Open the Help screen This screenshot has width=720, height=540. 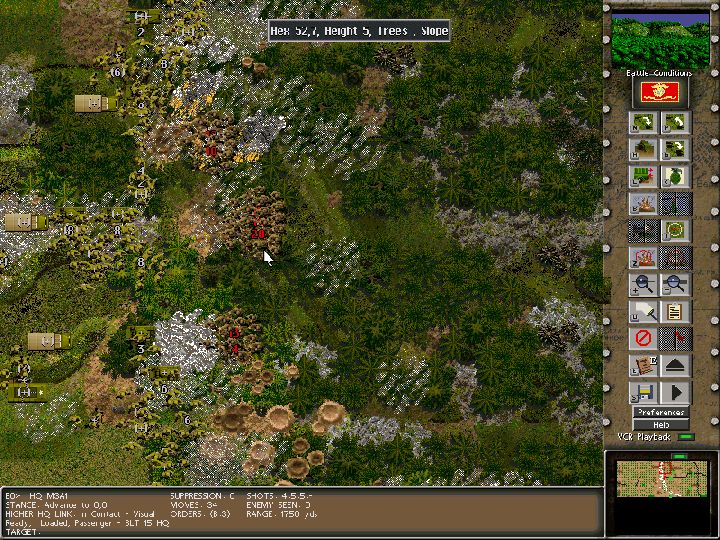point(661,424)
